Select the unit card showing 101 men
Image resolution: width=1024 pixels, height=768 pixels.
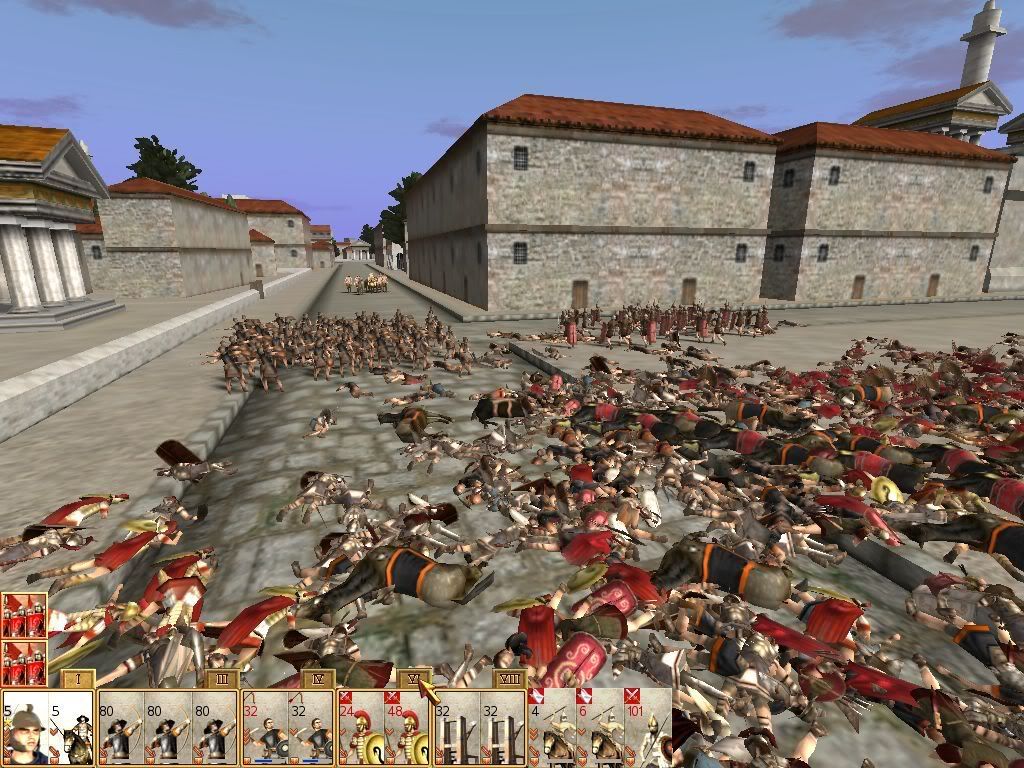646,728
